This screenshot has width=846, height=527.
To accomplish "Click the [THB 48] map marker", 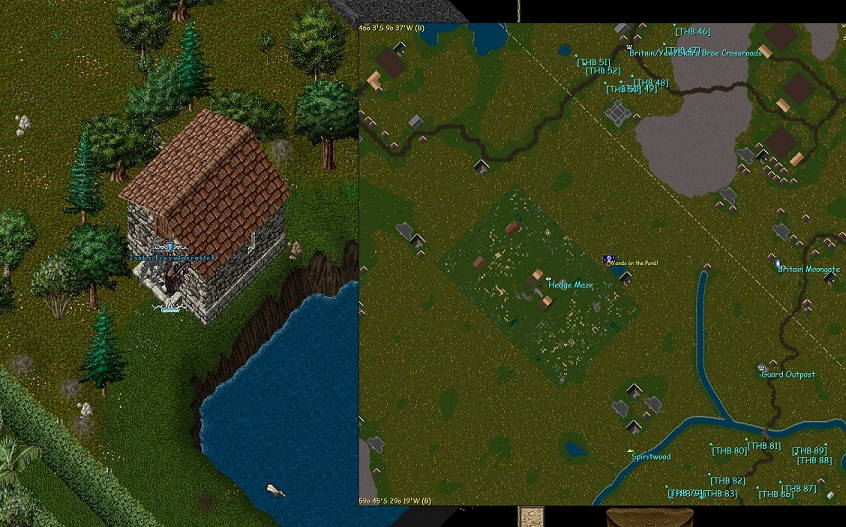I will pos(651,82).
